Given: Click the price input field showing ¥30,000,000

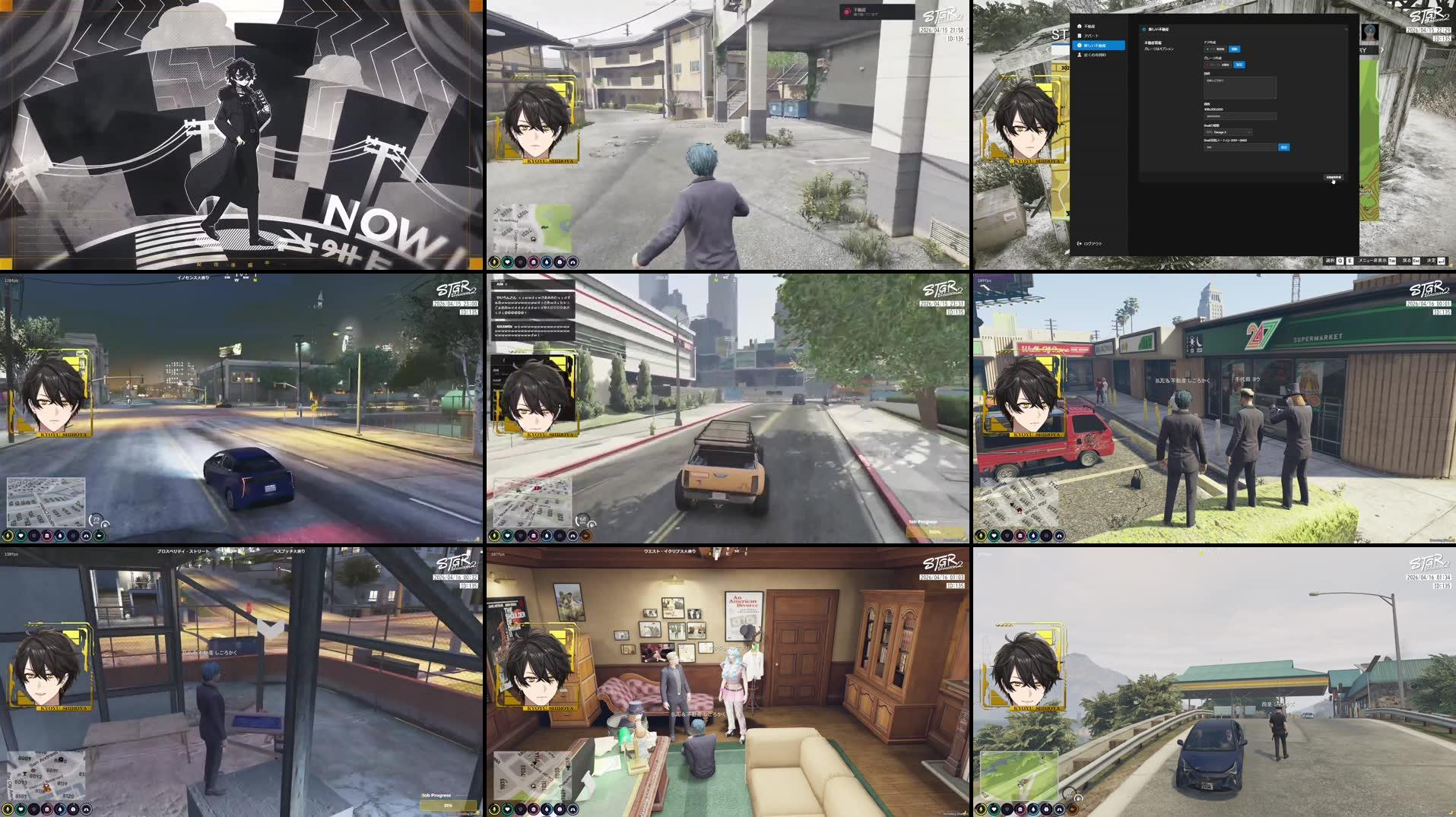Looking at the screenshot, I should pos(1239,116).
